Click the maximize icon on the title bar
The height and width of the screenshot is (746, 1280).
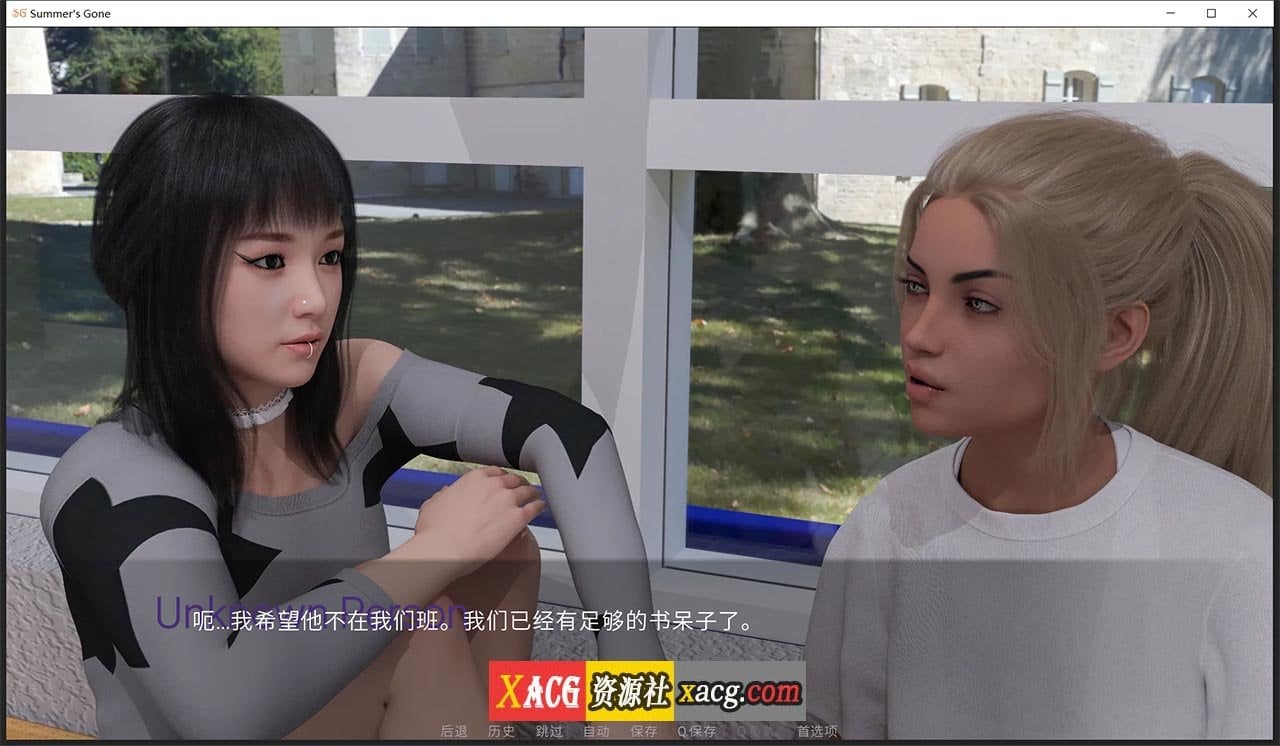[x=1211, y=13]
